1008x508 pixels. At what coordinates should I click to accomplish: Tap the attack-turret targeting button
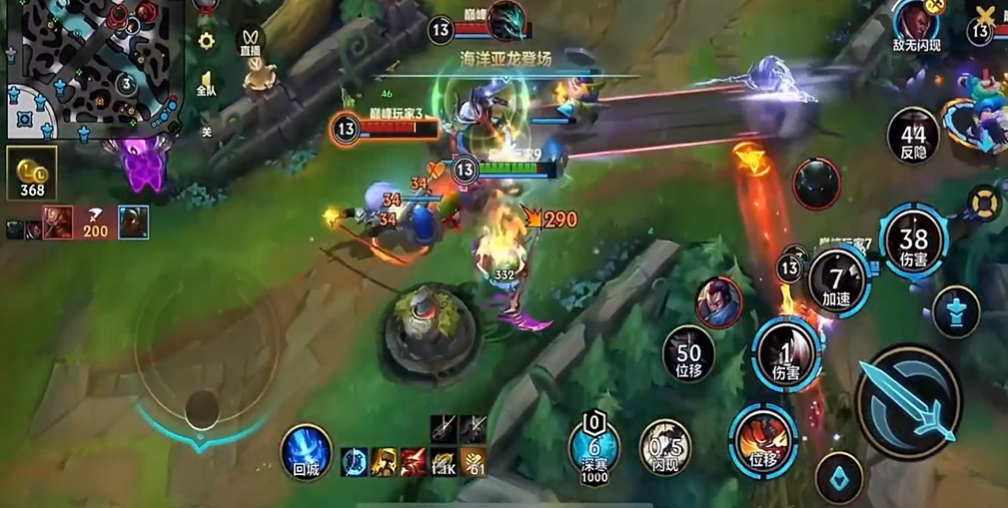[955, 310]
